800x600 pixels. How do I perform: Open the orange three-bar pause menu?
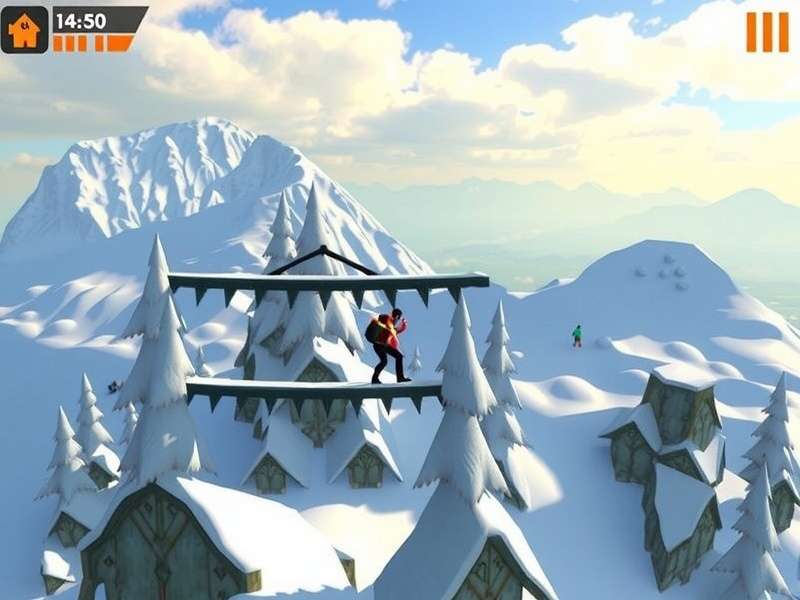pos(767,32)
